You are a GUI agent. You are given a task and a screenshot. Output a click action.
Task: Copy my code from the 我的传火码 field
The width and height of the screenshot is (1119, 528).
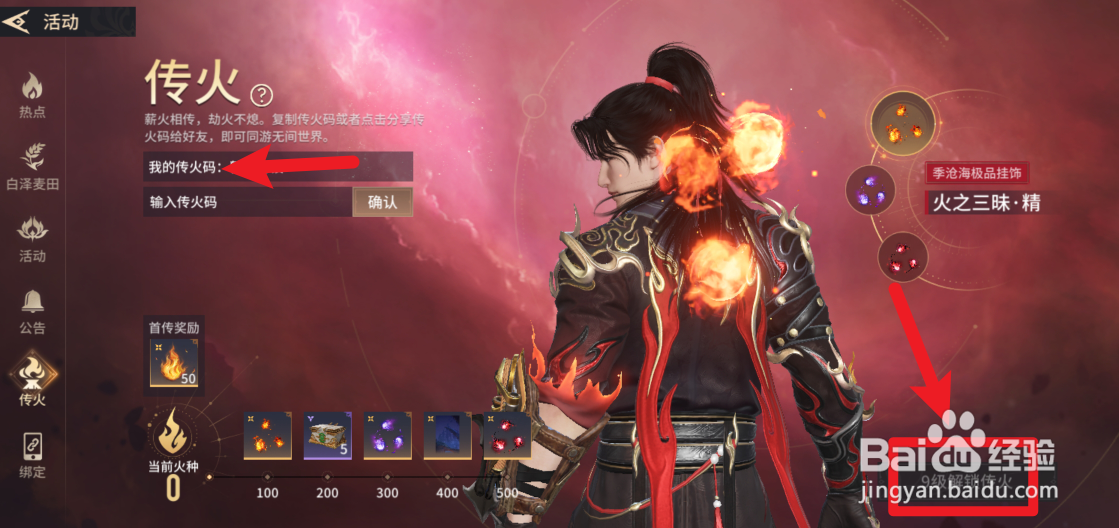[x=277, y=167]
